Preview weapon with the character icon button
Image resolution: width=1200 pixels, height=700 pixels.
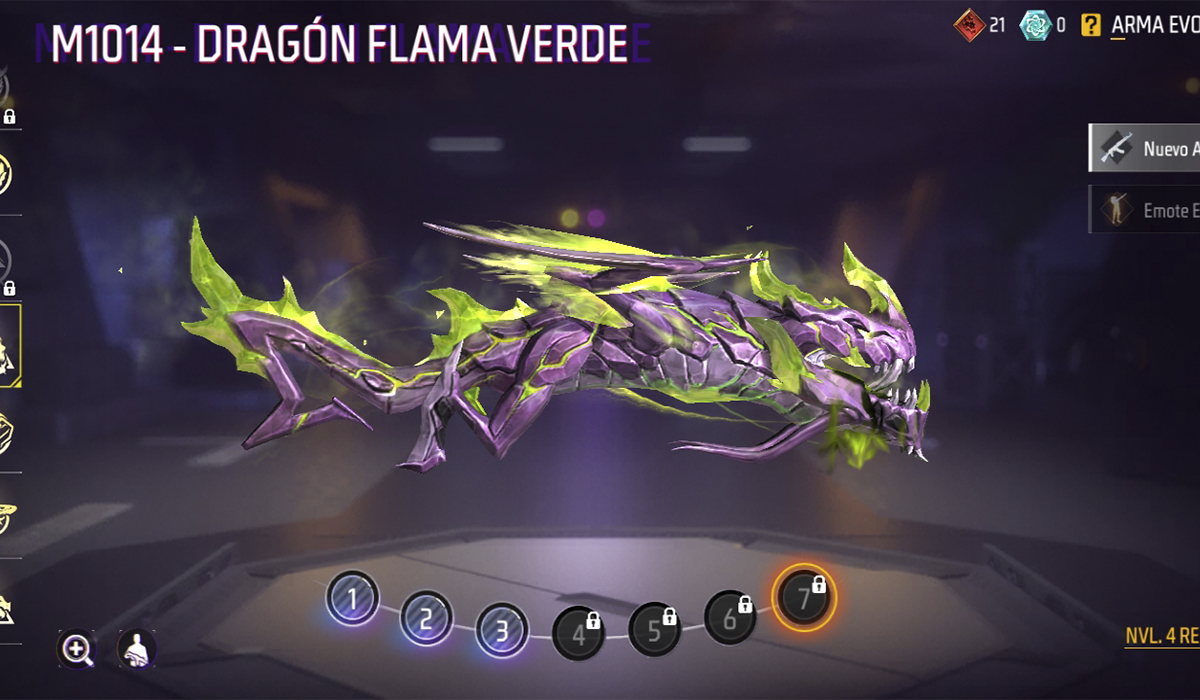(x=137, y=649)
